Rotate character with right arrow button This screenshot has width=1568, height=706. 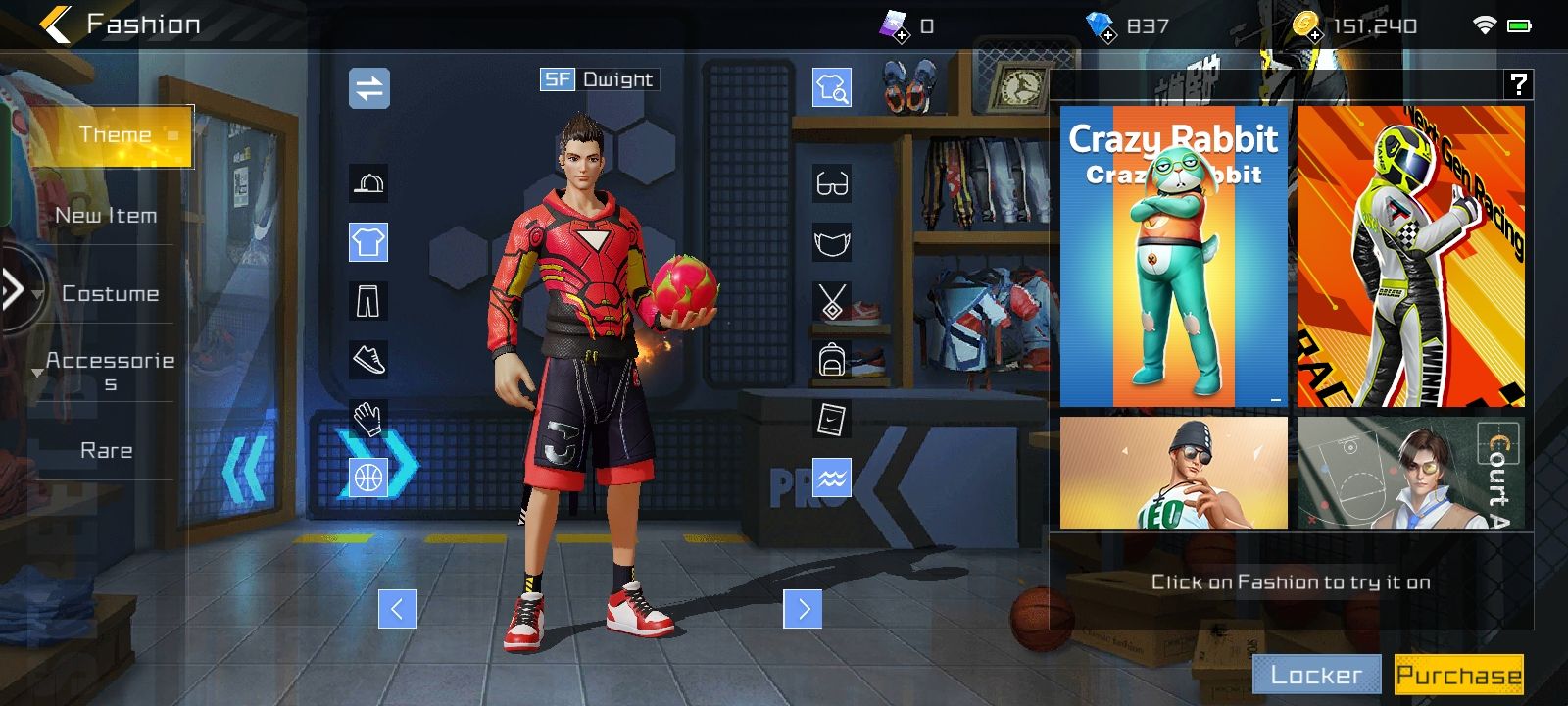pyautogui.click(x=803, y=609)
